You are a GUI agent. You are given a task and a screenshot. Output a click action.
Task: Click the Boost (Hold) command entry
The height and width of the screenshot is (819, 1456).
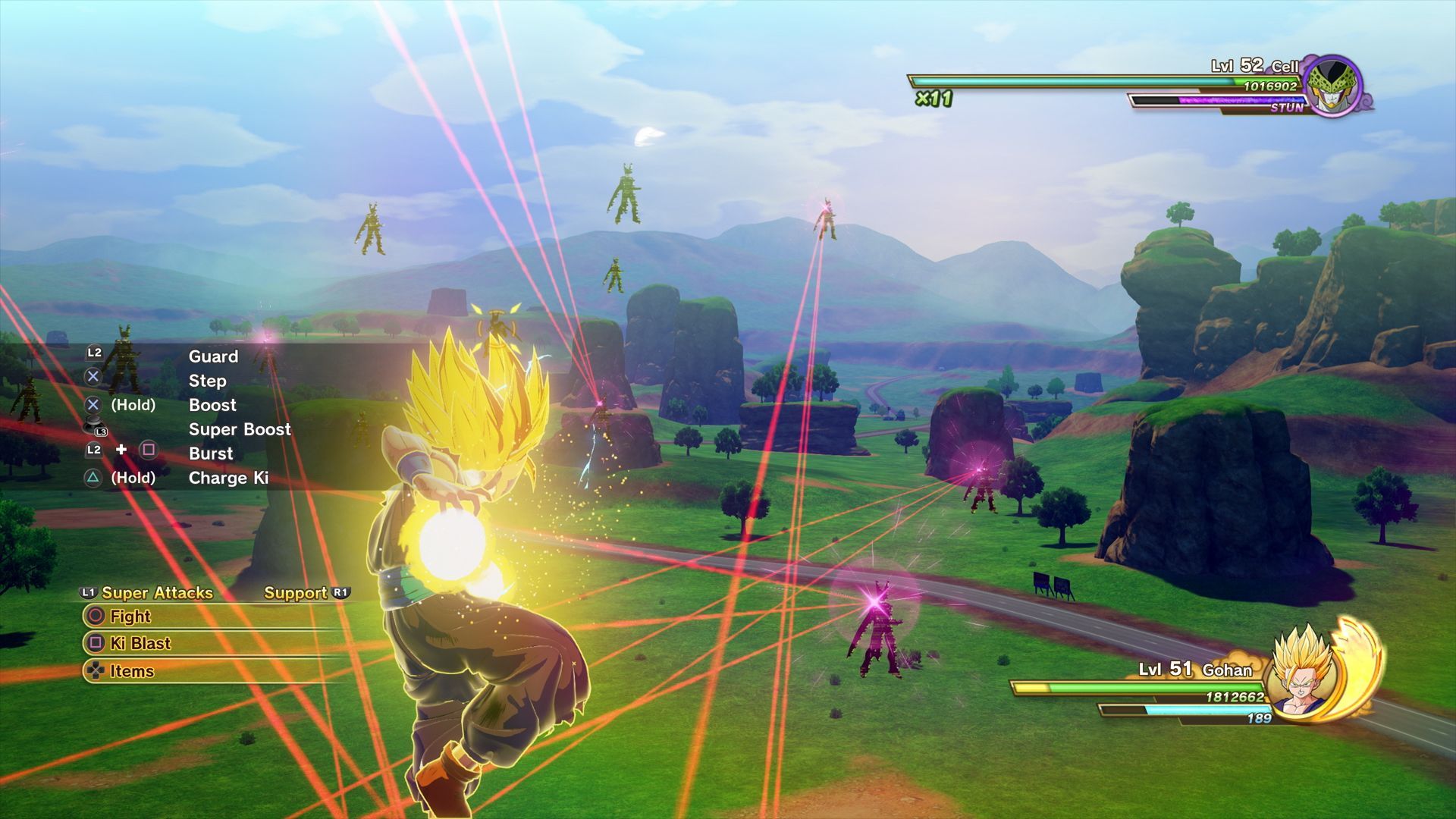[212, 405]
